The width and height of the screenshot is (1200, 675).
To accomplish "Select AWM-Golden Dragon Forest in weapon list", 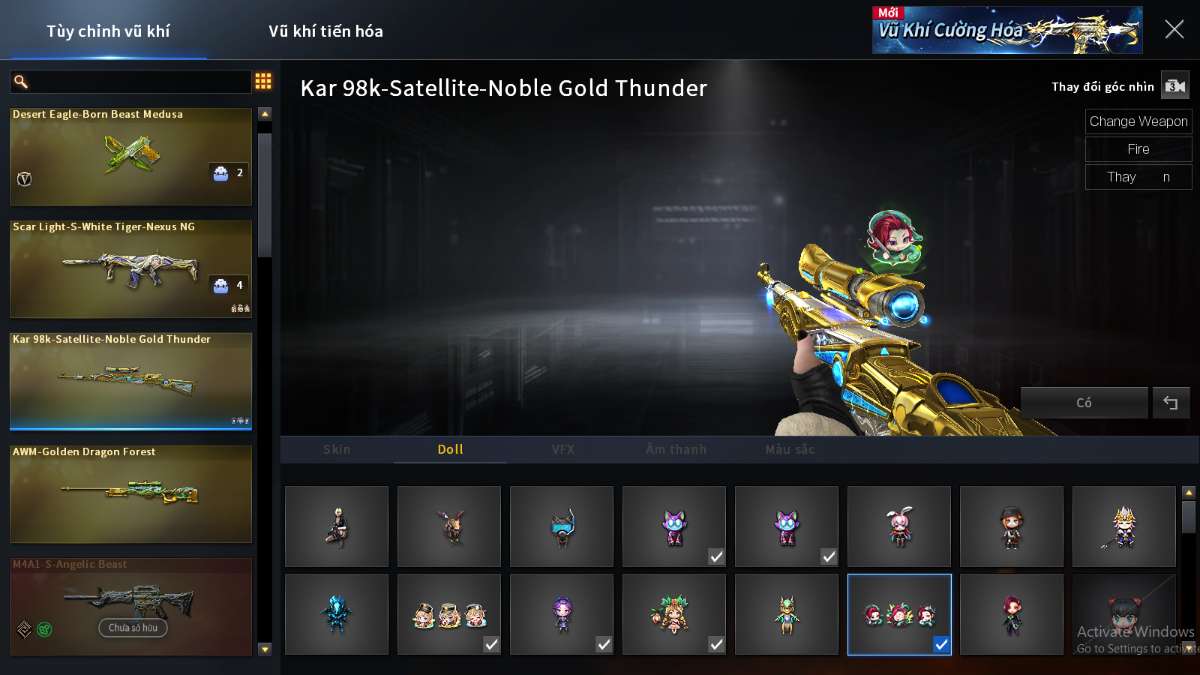I will pos(130,494).
